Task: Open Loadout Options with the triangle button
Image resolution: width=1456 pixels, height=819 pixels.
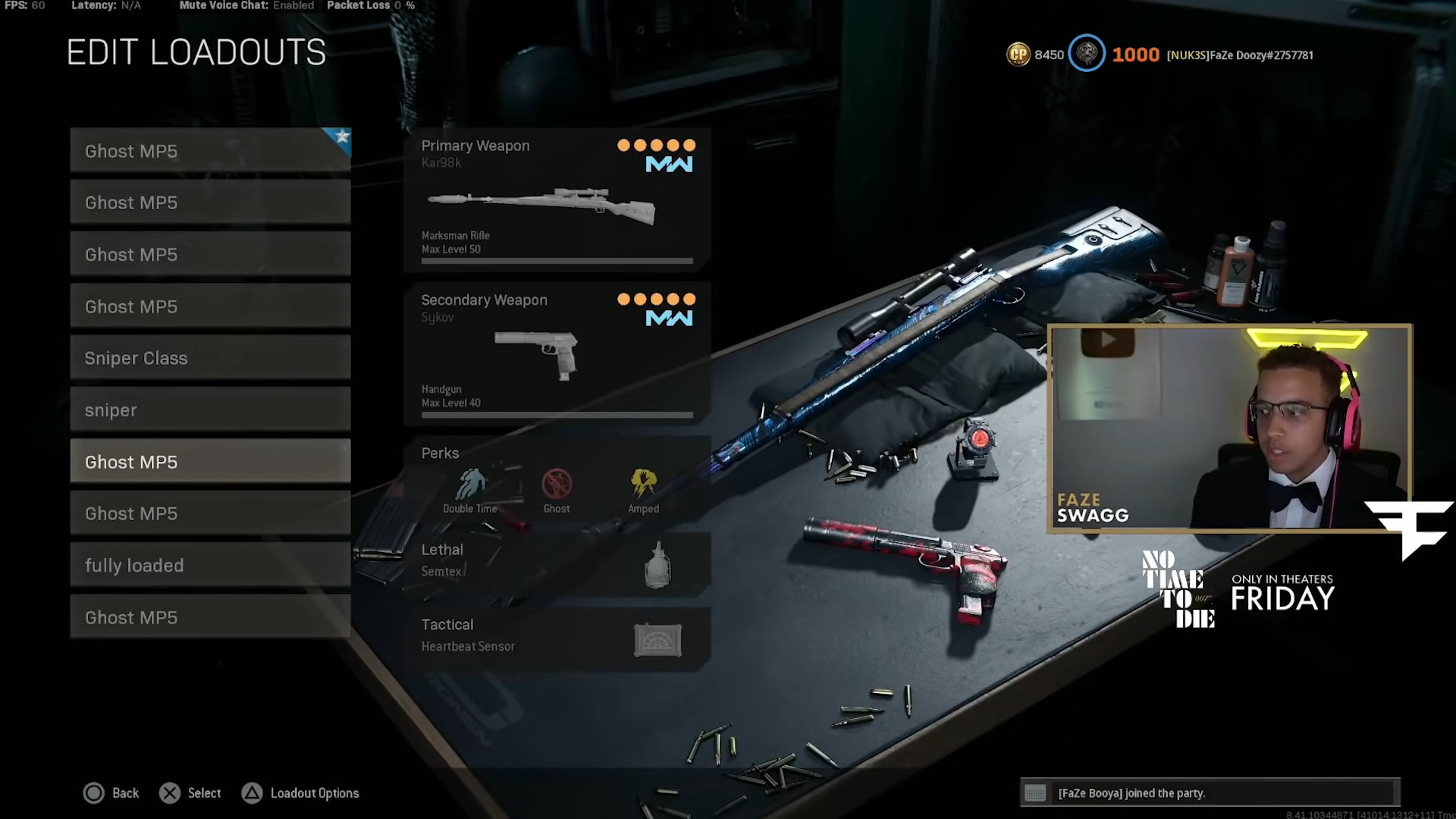Action: point(252,792)
